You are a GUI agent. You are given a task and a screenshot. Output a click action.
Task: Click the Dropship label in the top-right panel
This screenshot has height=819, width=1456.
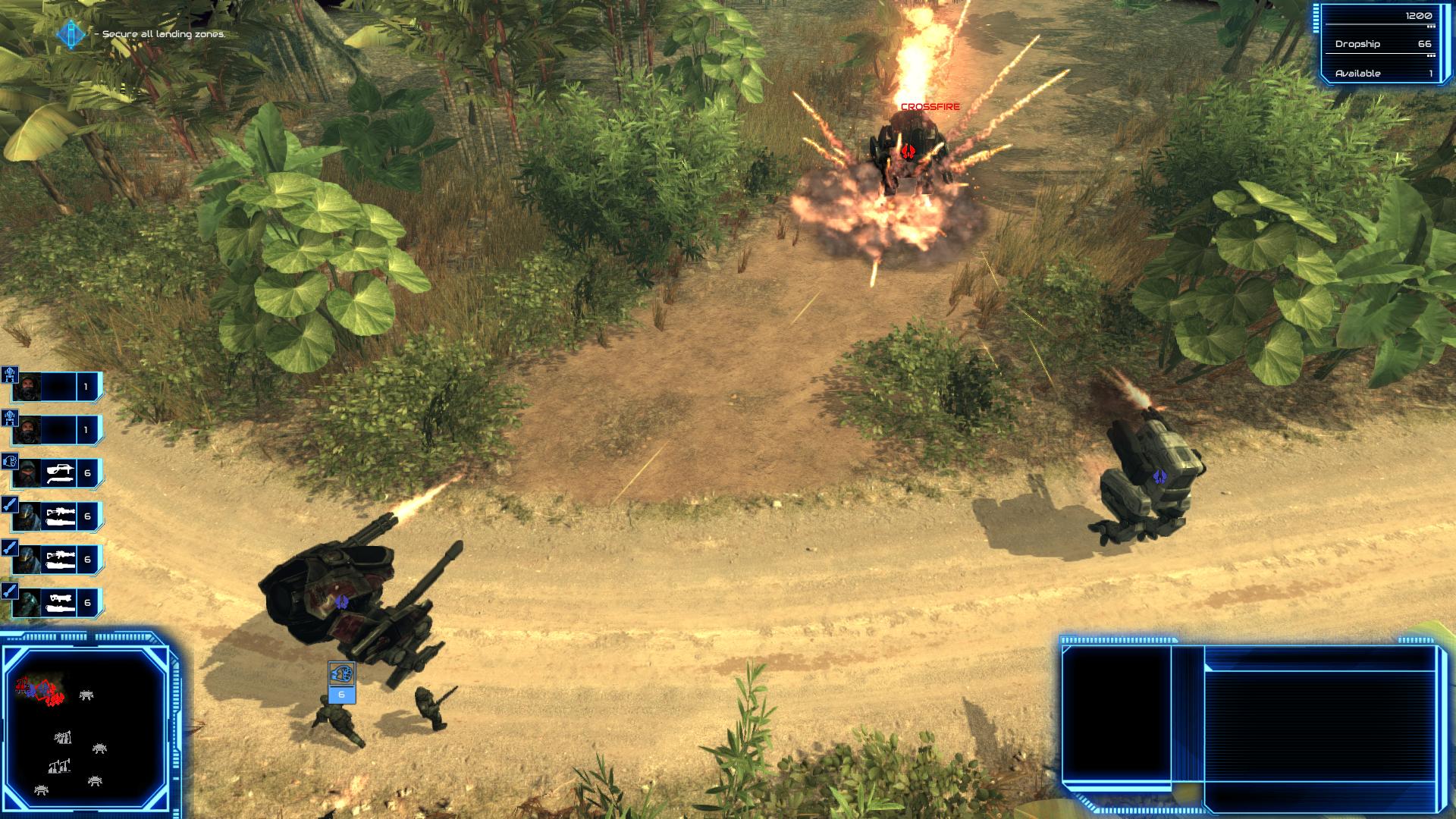[x=1357, y=44]
